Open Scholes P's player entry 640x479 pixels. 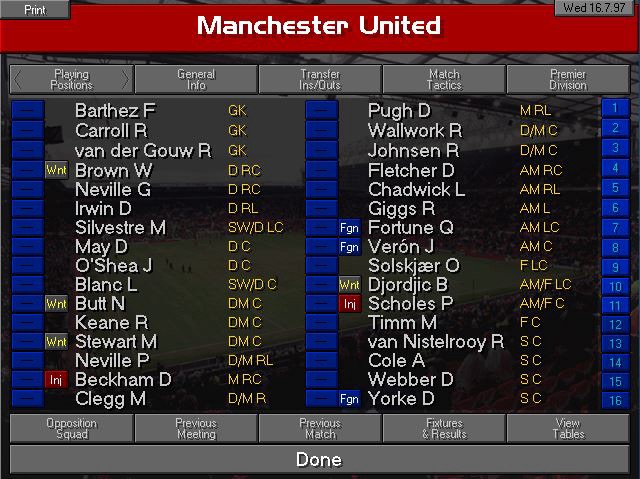point(410,304)
